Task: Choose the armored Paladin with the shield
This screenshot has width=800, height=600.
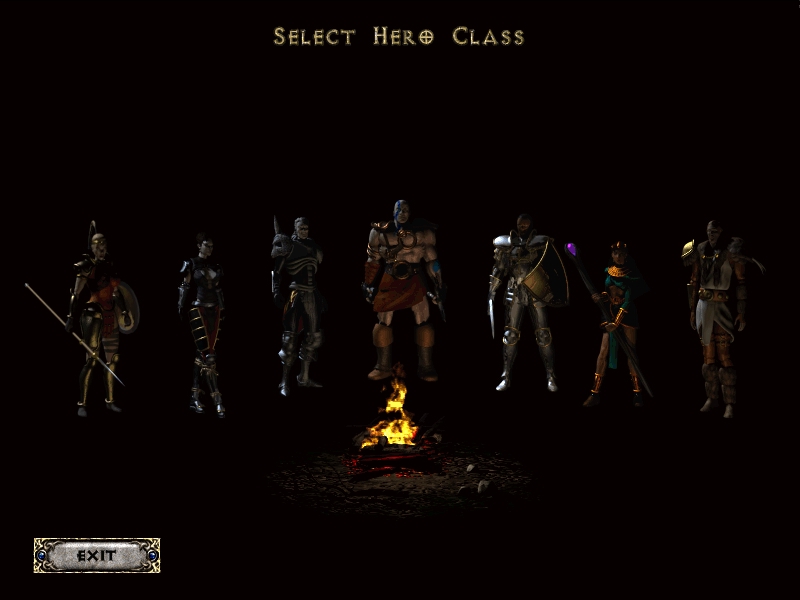Action: coord(525,300)
